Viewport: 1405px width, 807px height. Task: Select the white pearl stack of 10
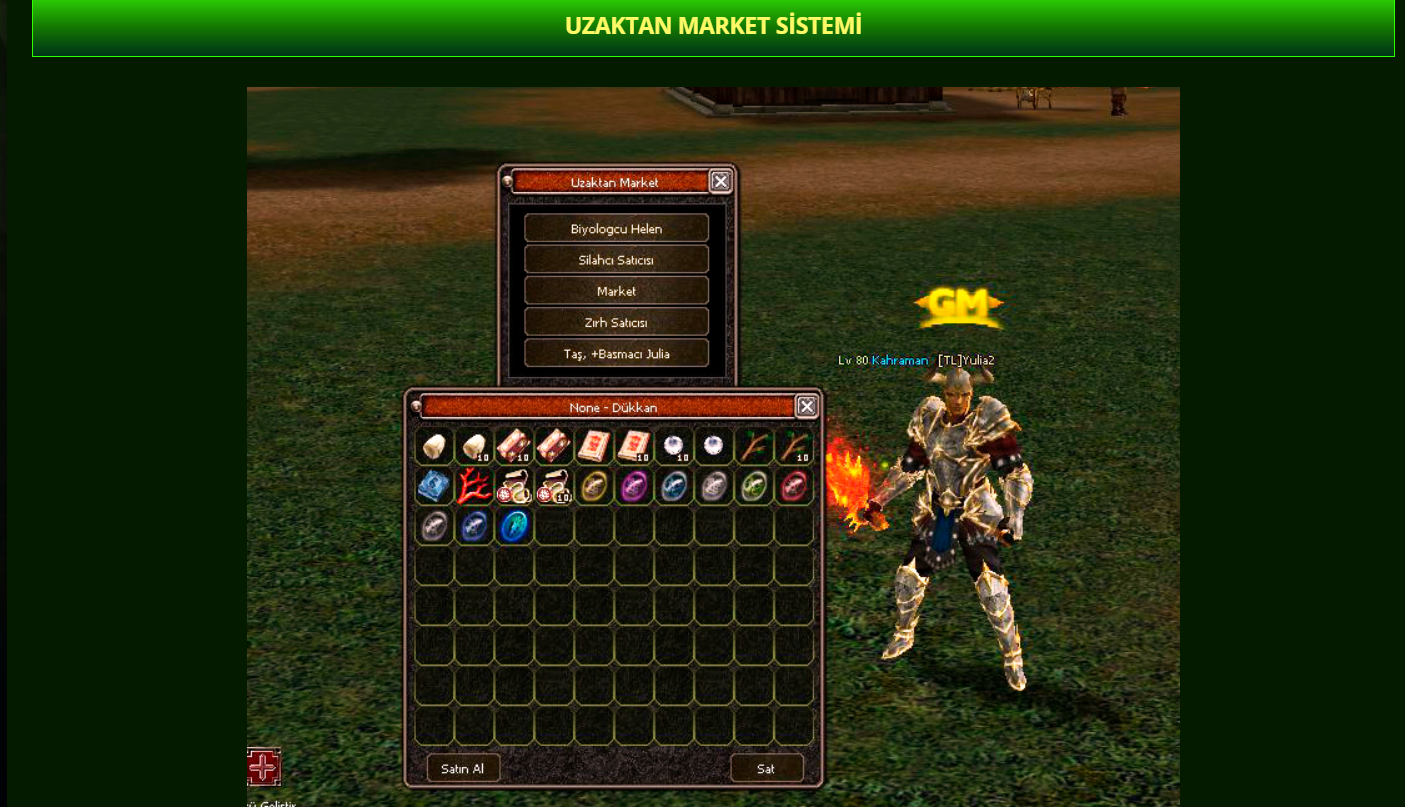click(674, 447)
